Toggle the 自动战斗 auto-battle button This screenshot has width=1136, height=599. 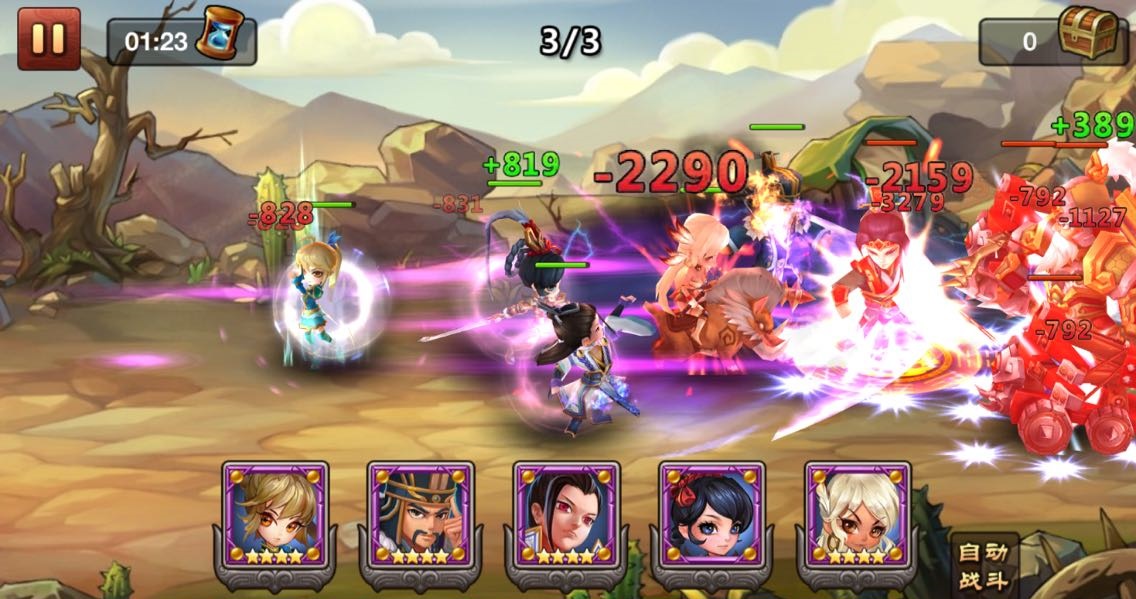point(983,564)
